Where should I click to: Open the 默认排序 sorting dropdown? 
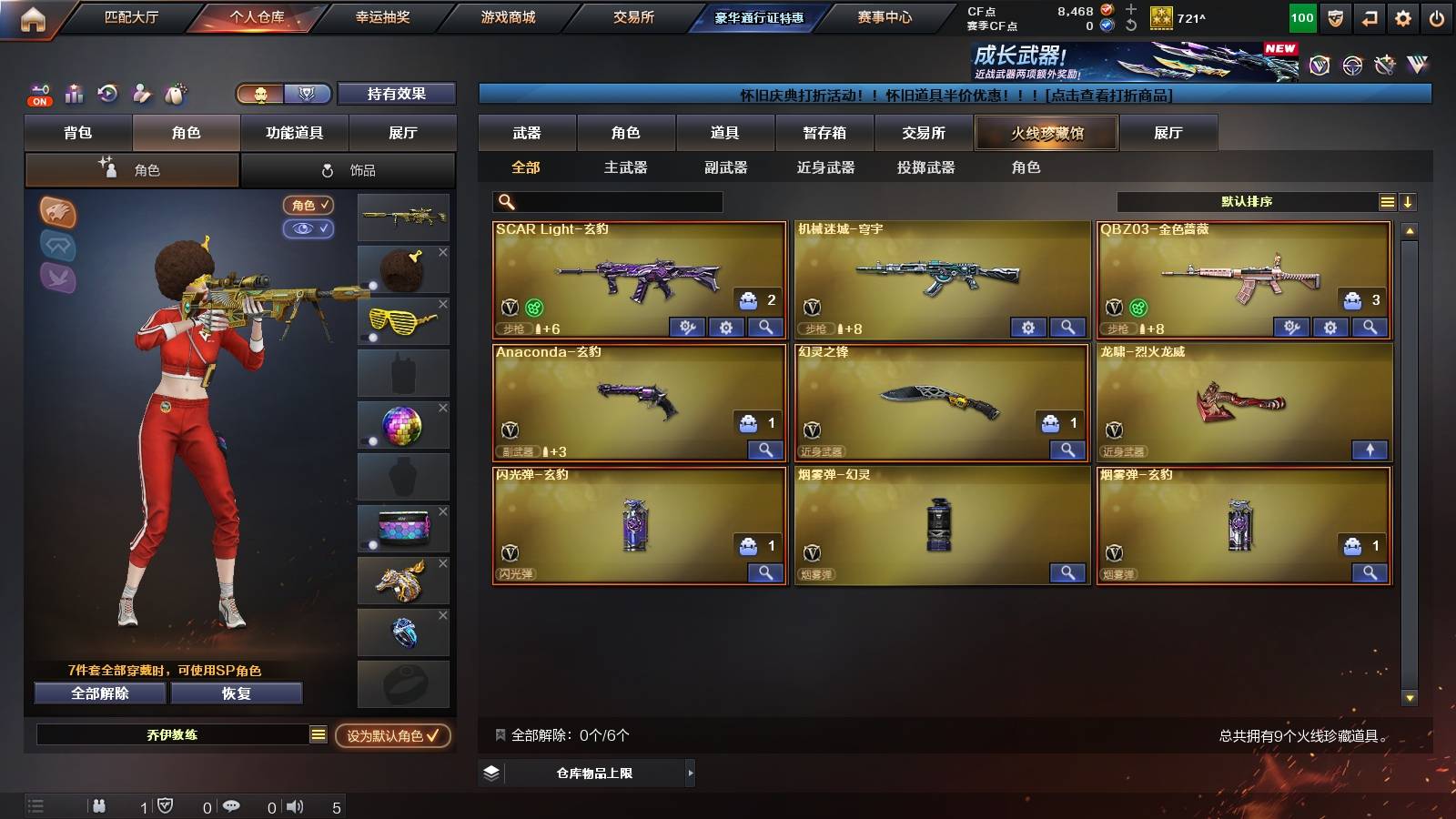[x=1247, y=201]
